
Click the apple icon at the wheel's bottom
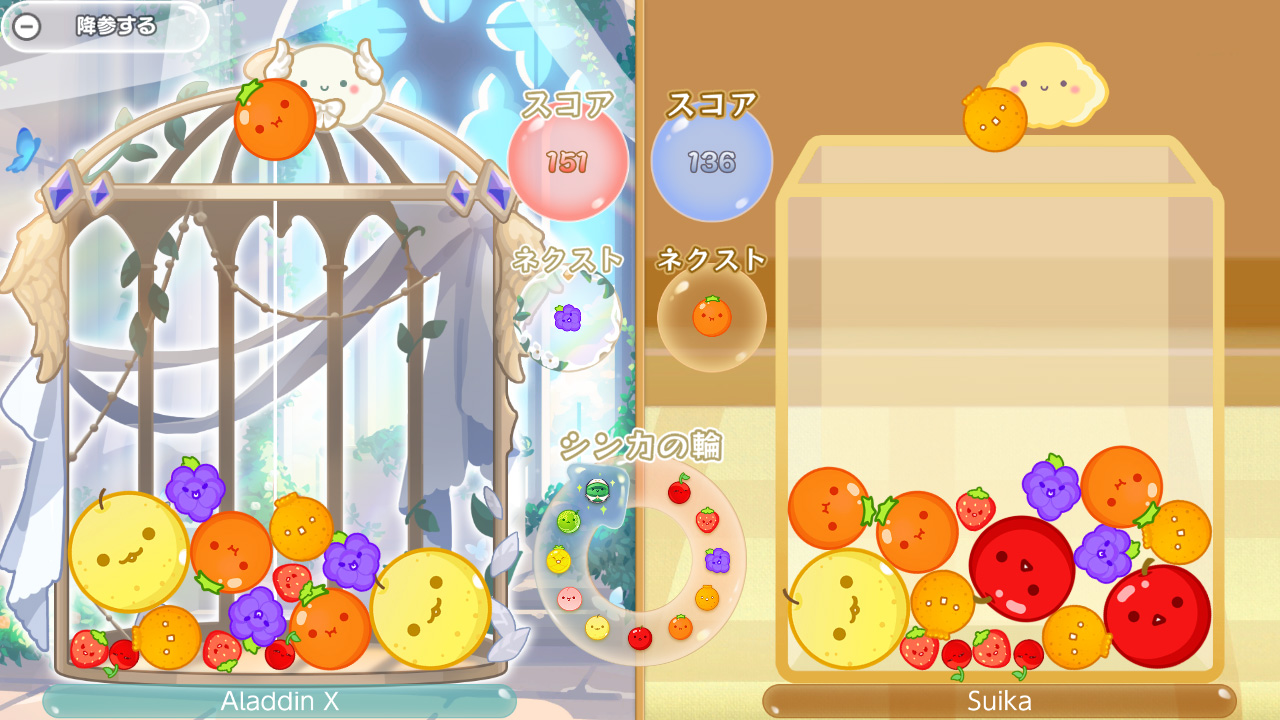click(x=638, y=637)
